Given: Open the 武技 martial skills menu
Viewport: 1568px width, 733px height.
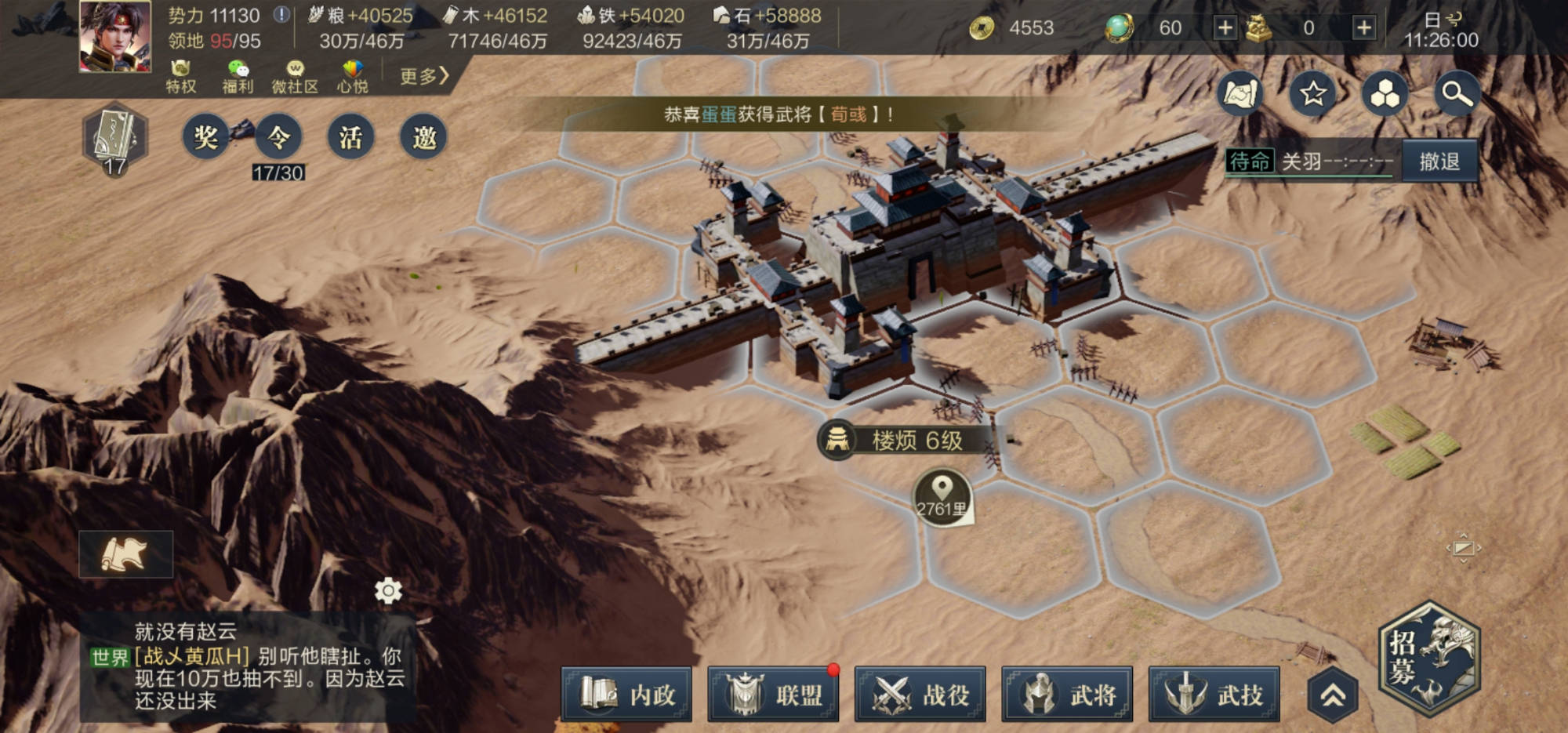Looking at the screenshot, I should click(1214, 695).
